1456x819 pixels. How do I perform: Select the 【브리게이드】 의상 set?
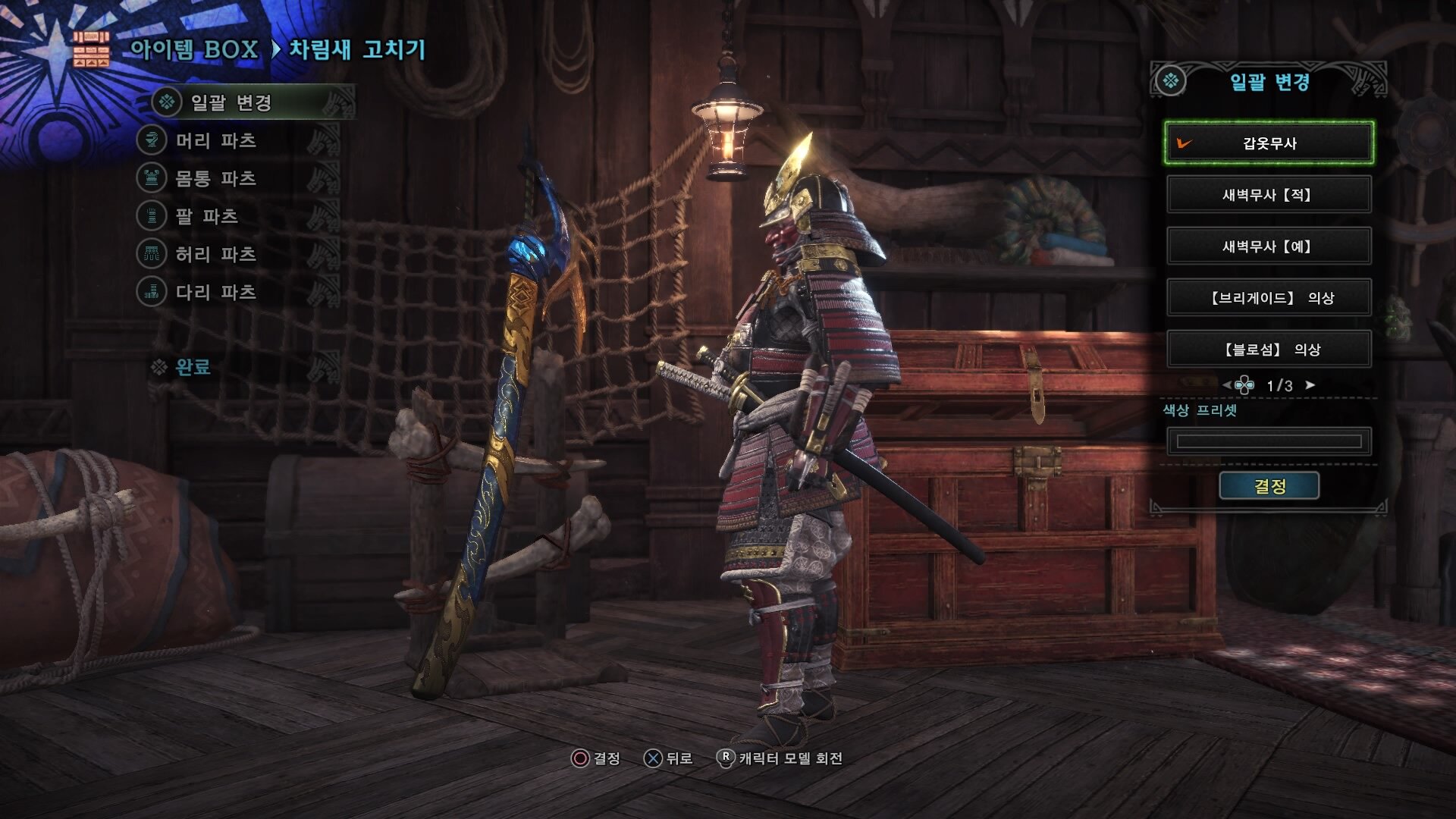pyautogui.click(x=1269, y=297)
